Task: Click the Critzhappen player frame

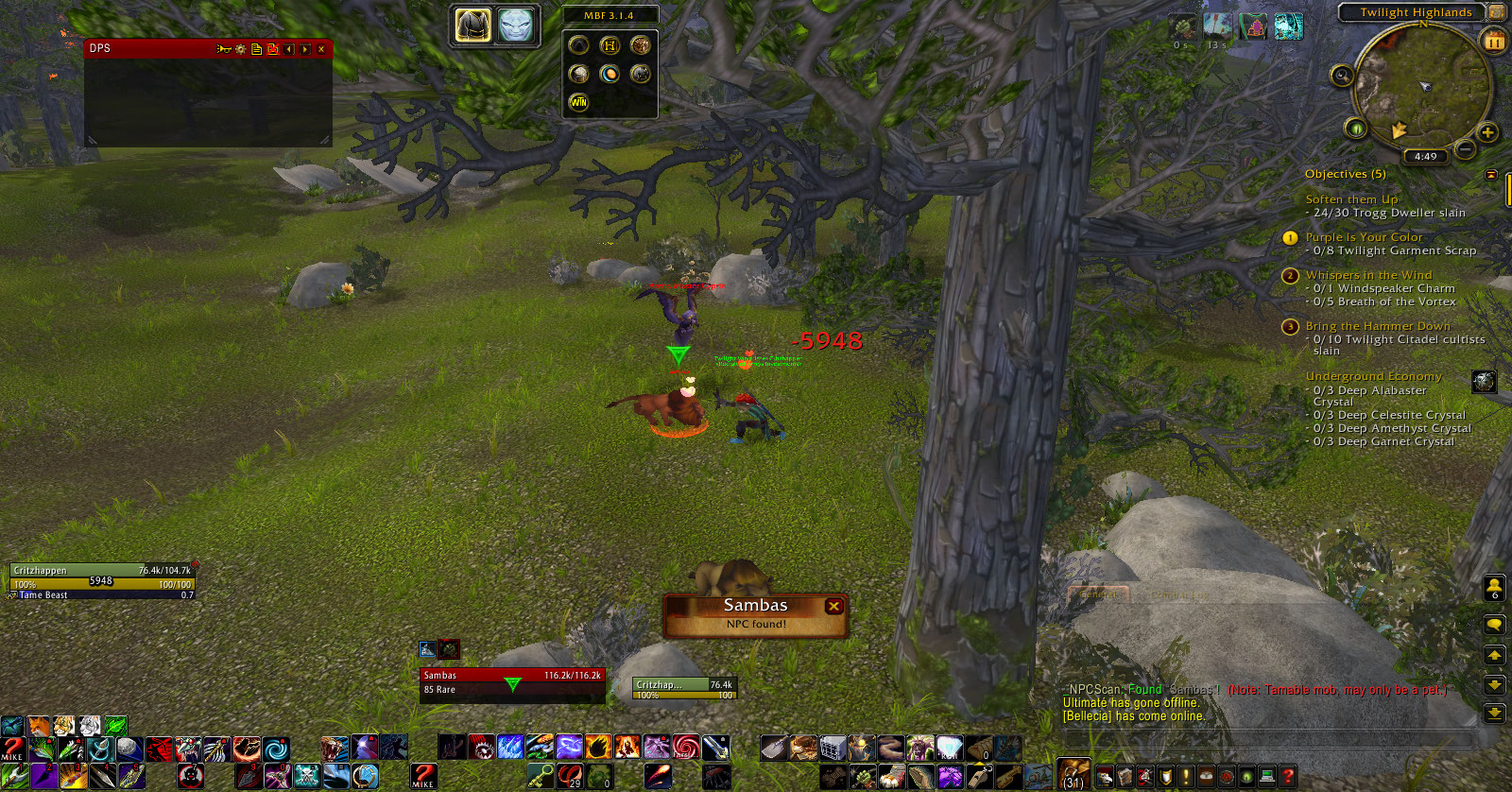Action: [x=102, y=577]
